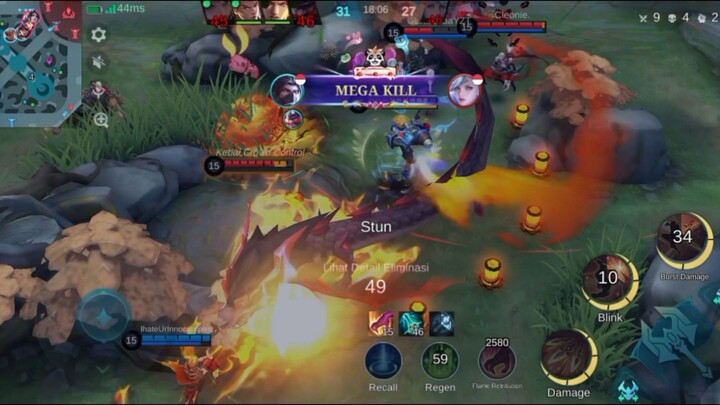
Task: Activate the Recall spell
Action: [383, 361]
